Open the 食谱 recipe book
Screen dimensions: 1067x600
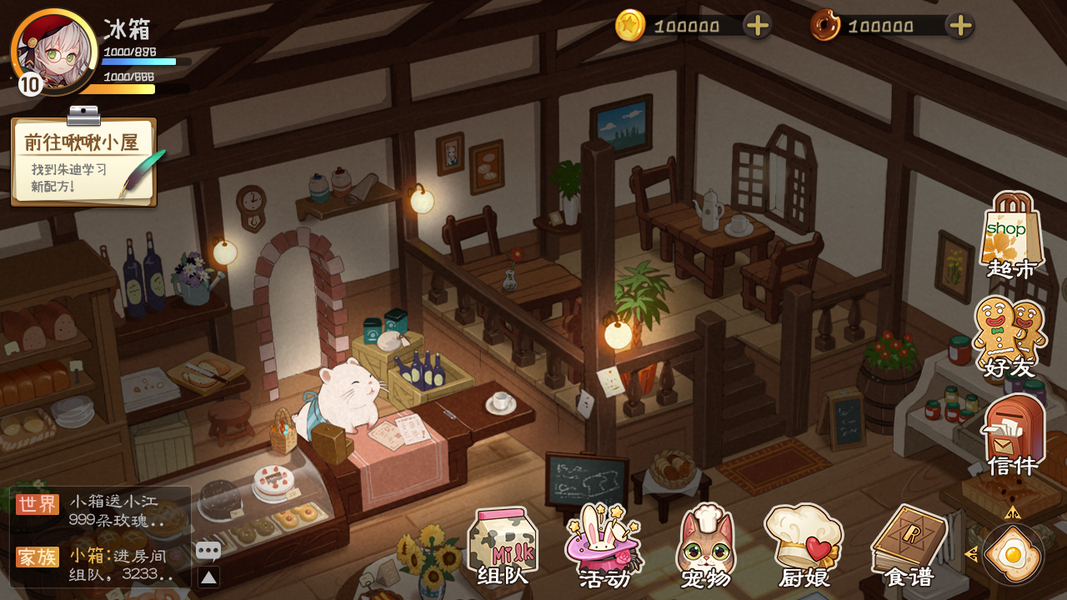908,546
